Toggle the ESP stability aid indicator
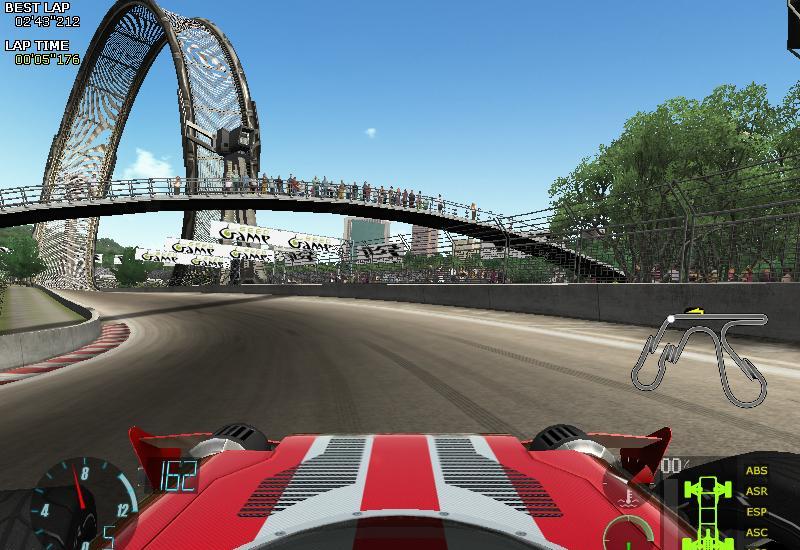Screen dimensions: 800x550 [757, 512]
